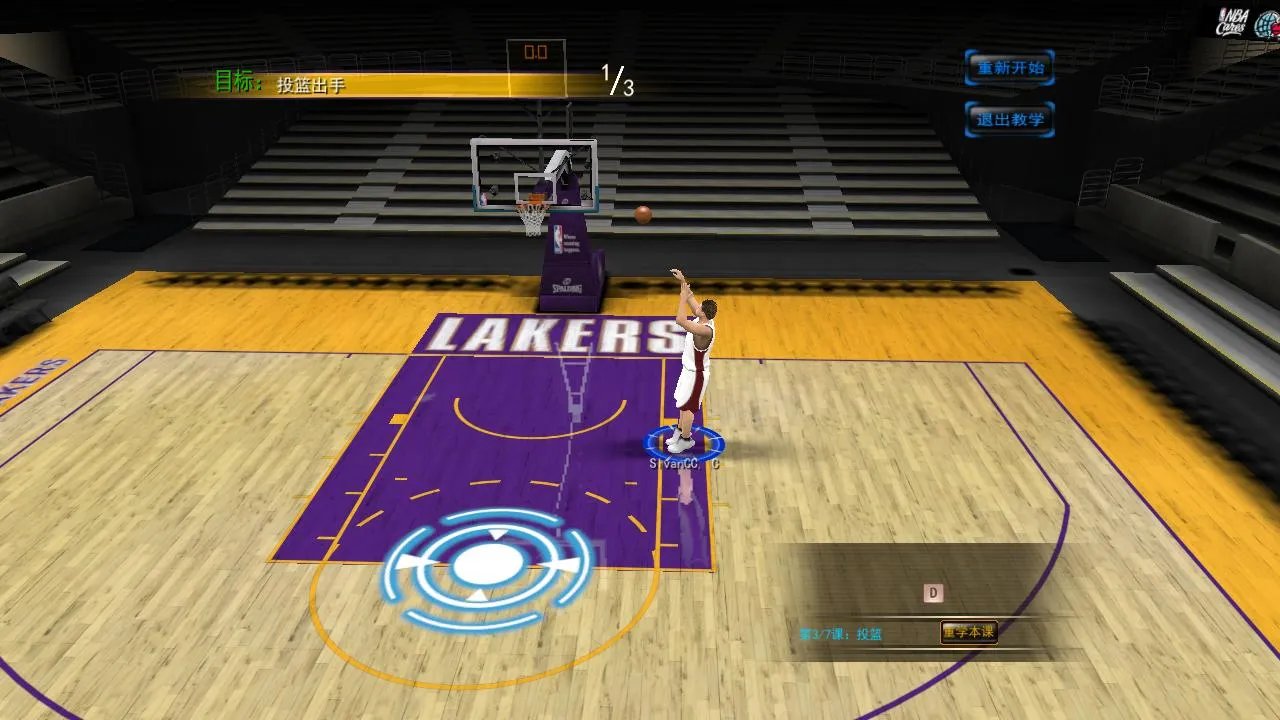The width and height of the screenshot is (1280, 720).
Task: Select the player name tag St VanCC
Action: pos(686,462)
